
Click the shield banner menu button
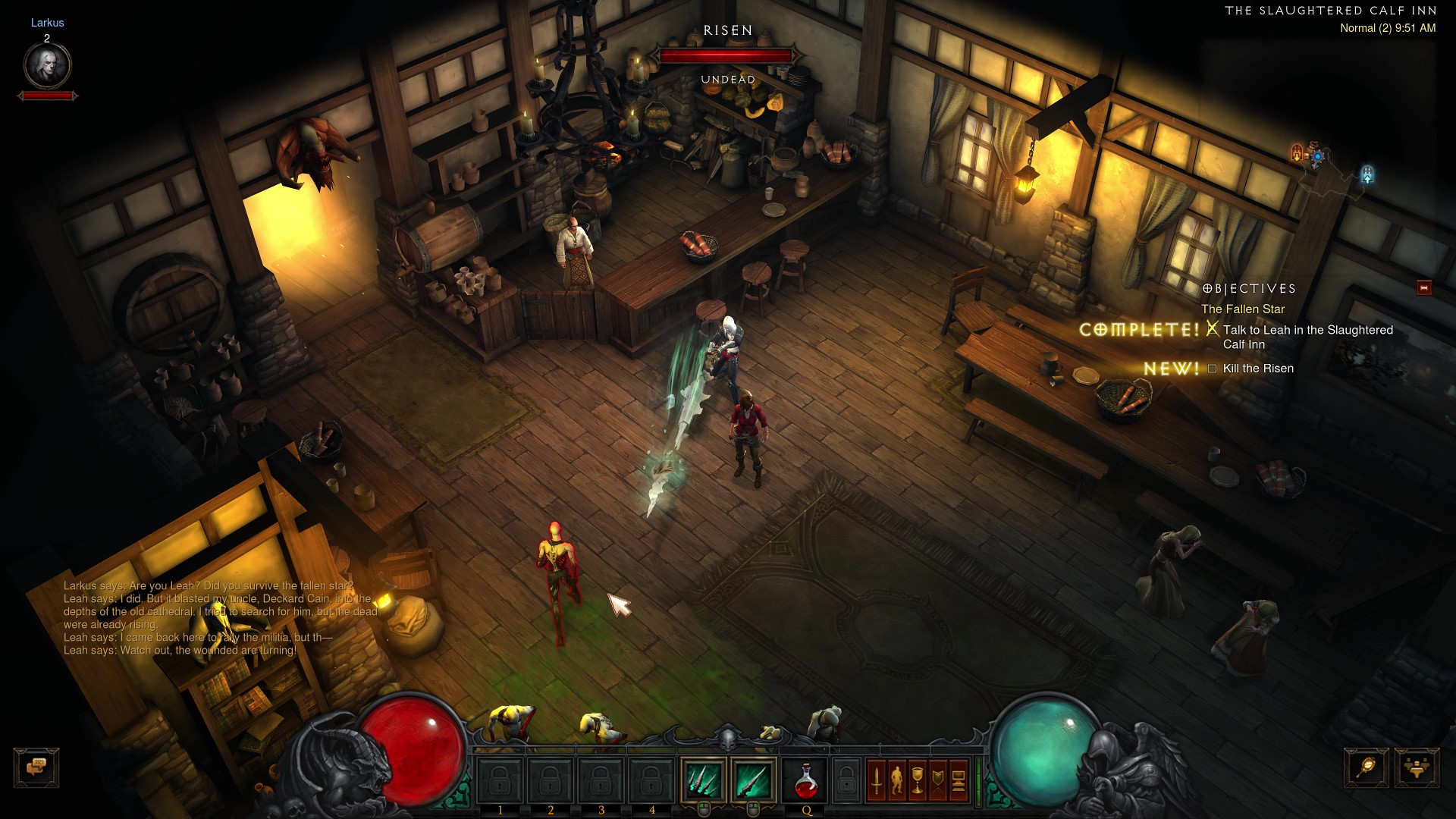938,780
